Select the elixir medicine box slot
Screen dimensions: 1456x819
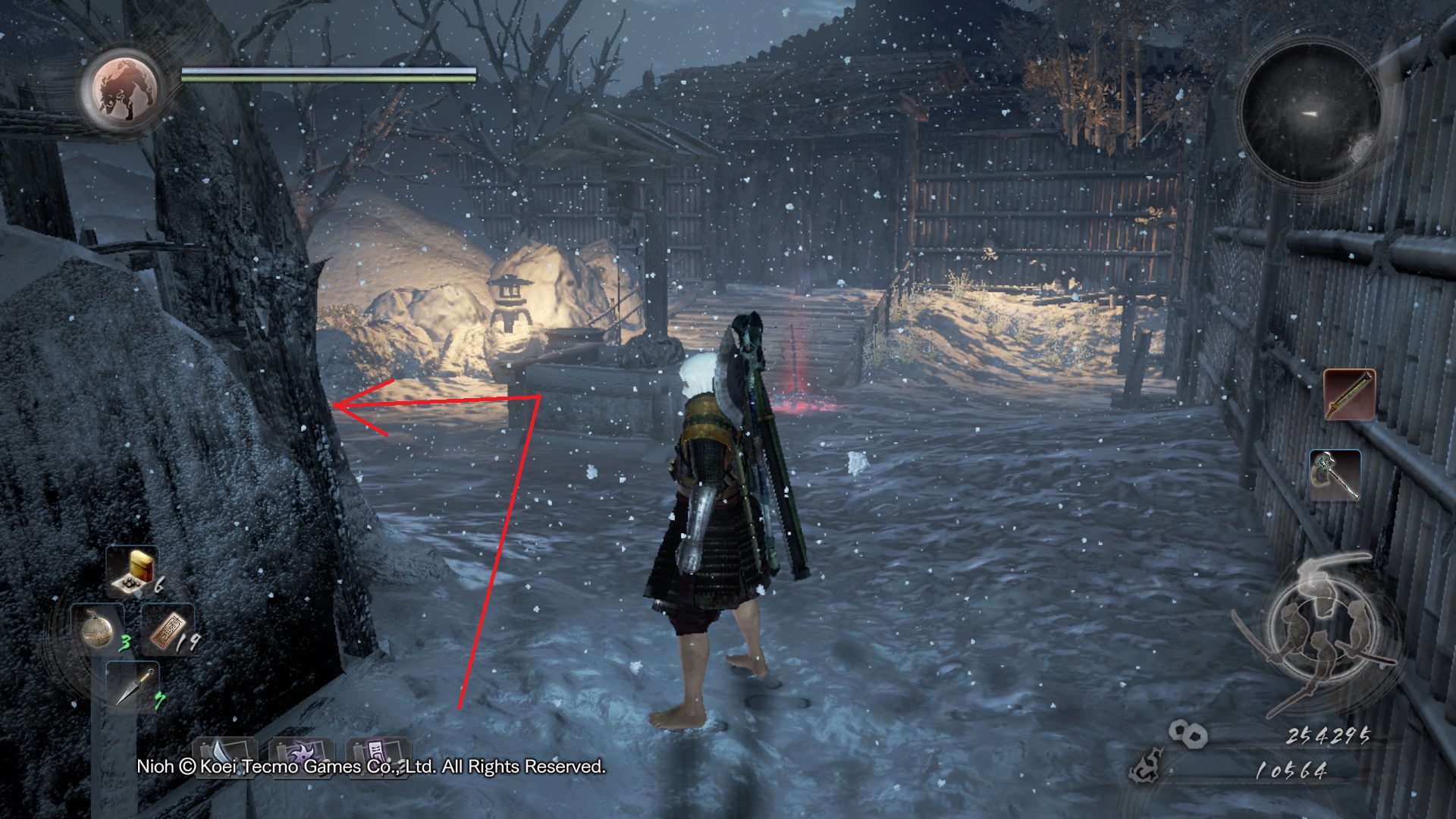132,570
